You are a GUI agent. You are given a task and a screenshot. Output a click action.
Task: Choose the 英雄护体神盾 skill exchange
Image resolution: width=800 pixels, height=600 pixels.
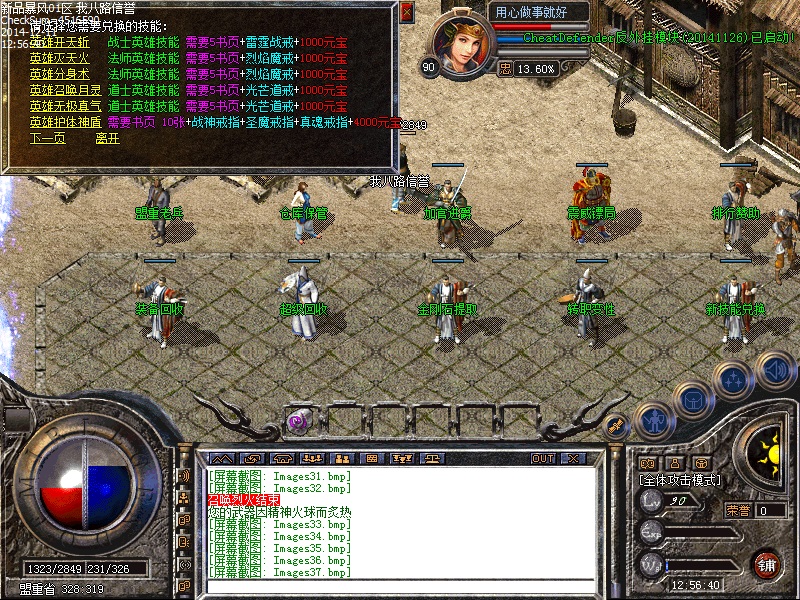62,122
